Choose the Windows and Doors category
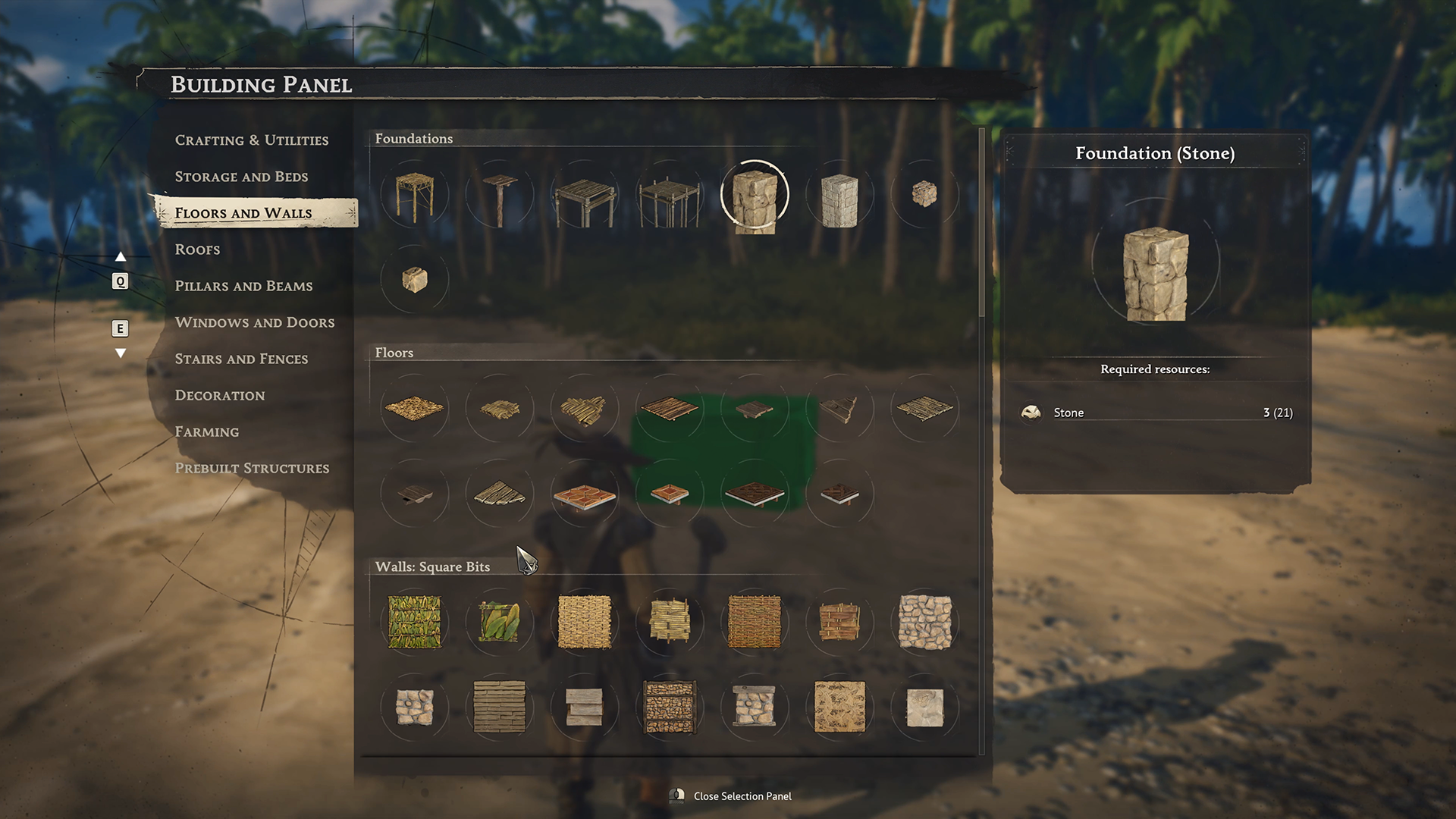 tap(254, 322)
